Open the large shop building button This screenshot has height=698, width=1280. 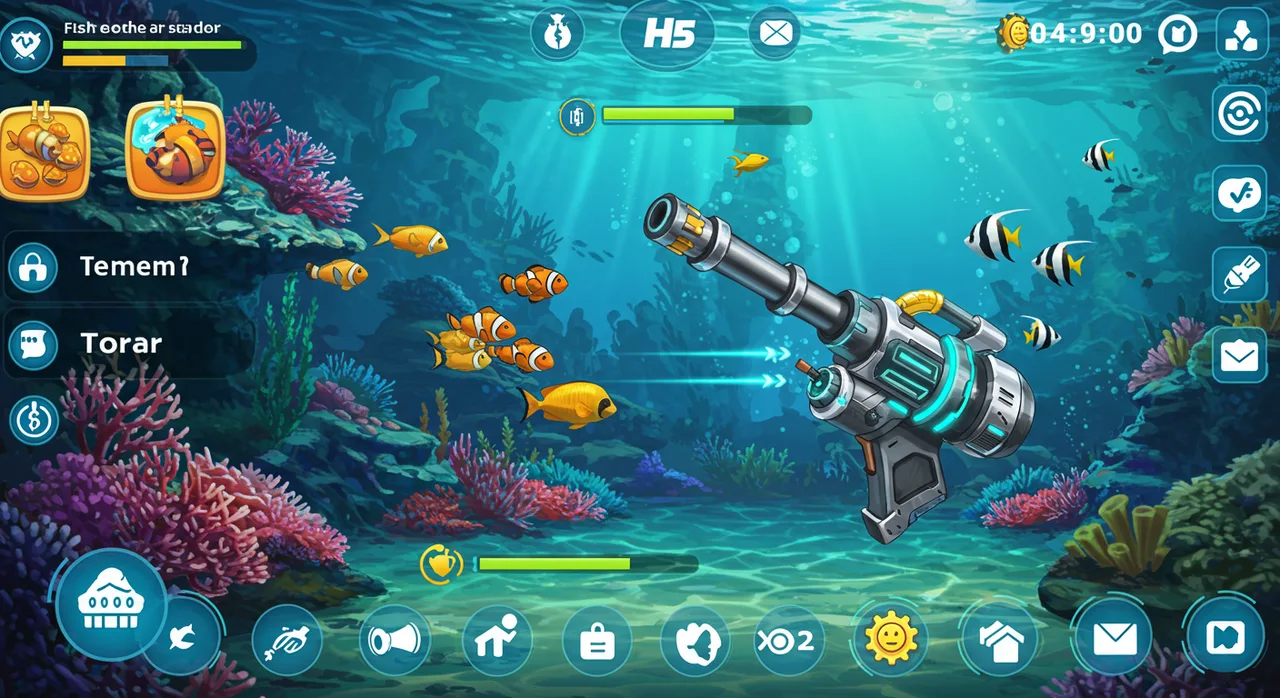tap(110, 604)
